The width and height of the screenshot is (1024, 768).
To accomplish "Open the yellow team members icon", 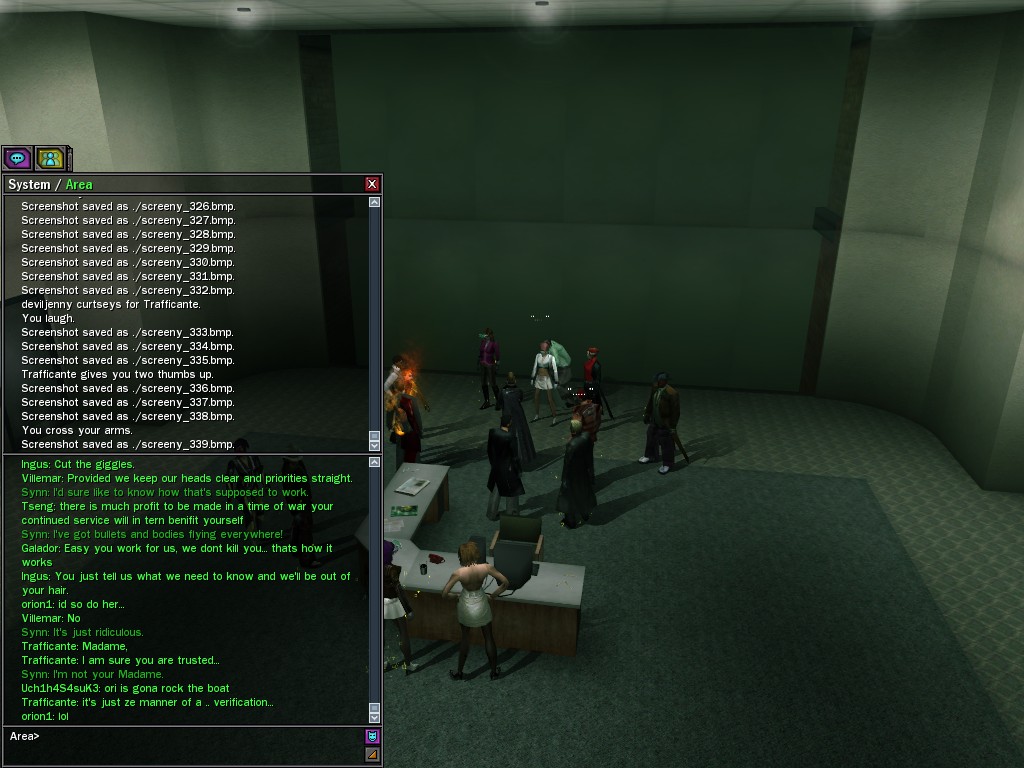I will click(50, 158).
